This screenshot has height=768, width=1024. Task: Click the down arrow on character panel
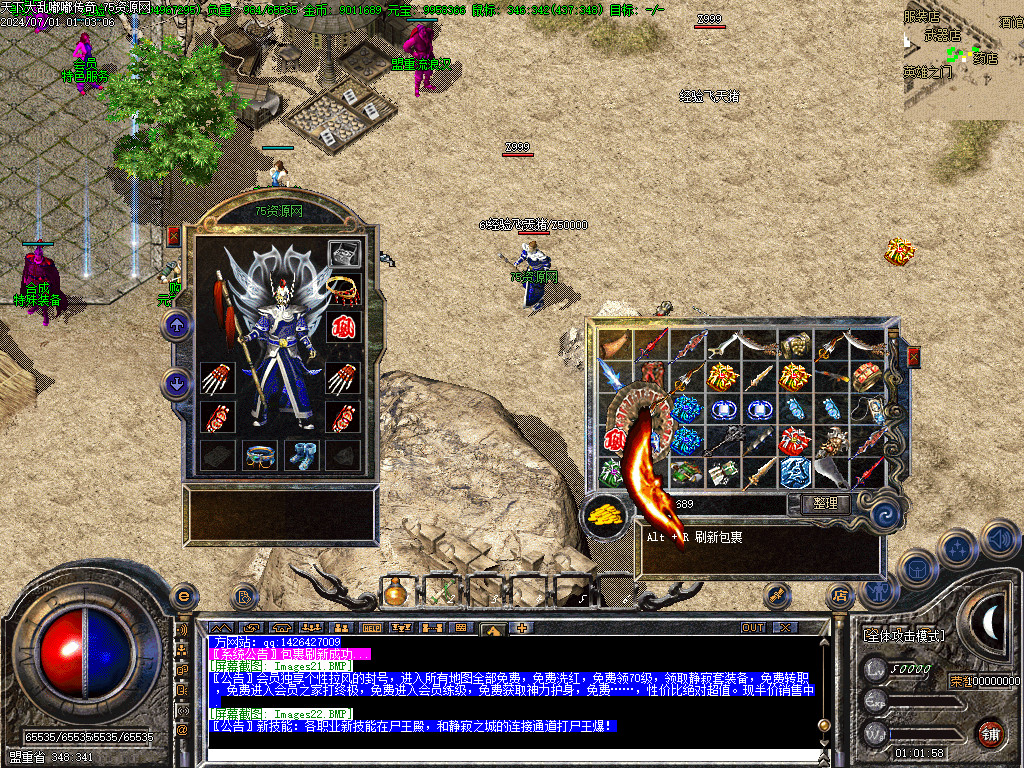(x=177, y=383)
